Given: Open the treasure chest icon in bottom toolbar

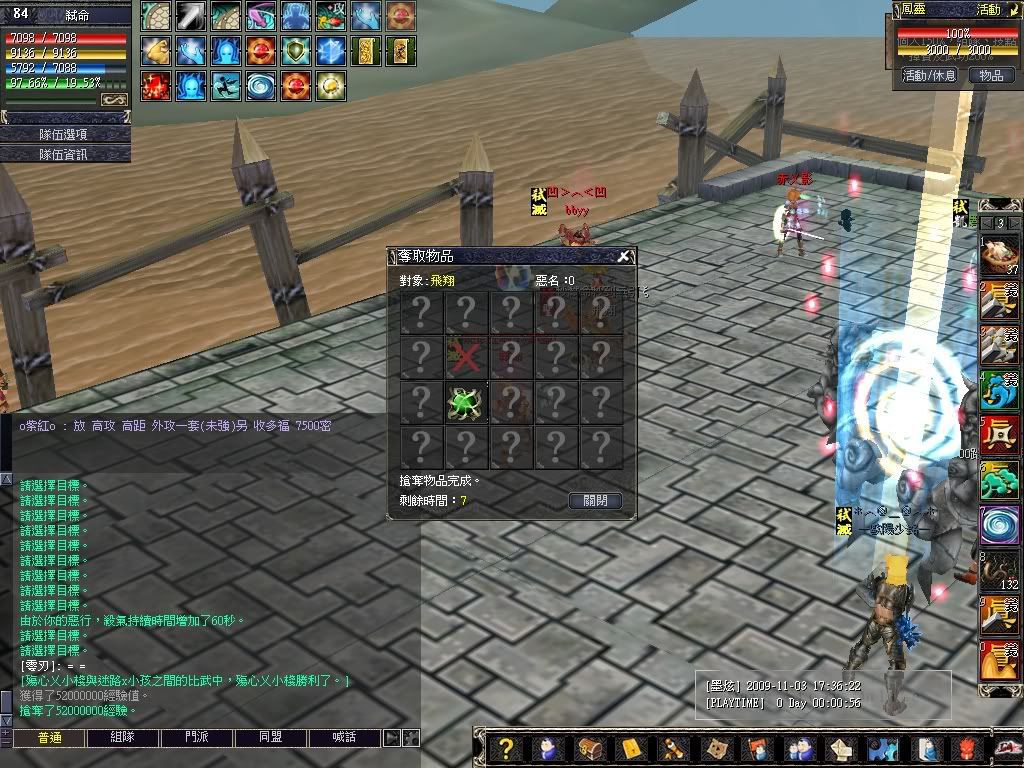Looking at the screenshot, I should pos(590,749).
